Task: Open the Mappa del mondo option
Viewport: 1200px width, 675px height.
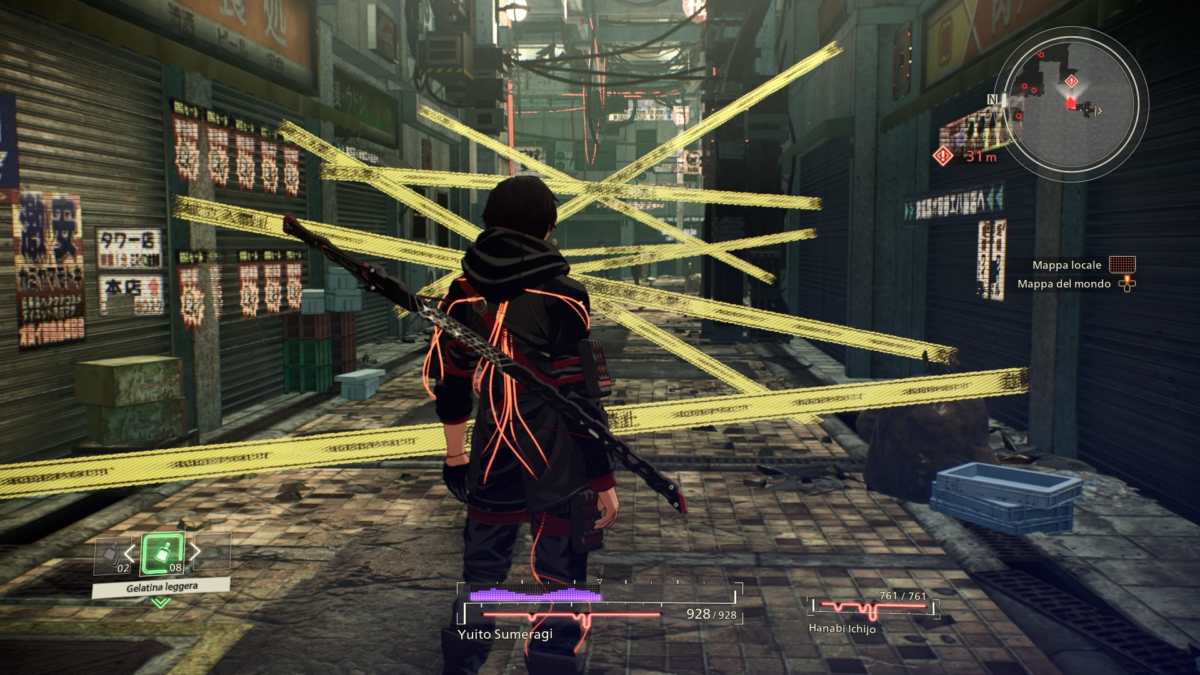Action: (1126, 284)
